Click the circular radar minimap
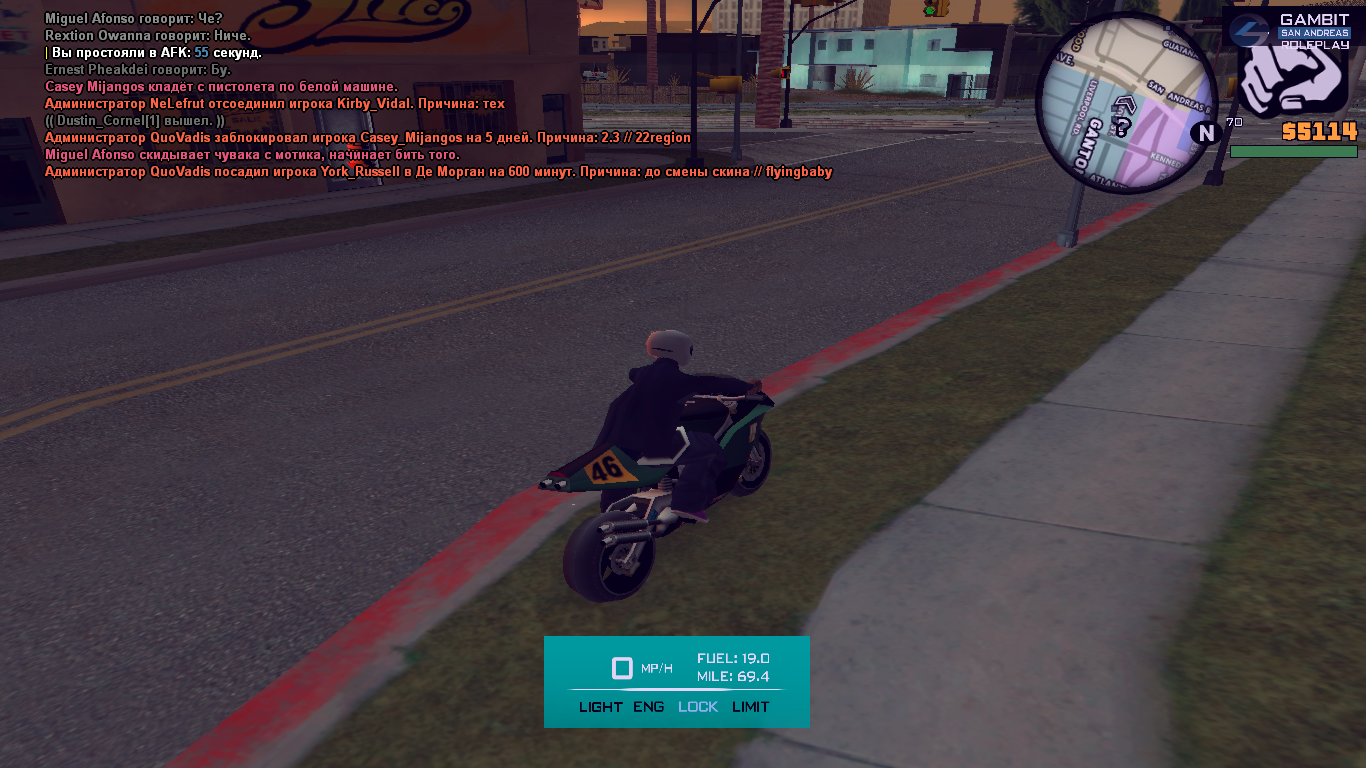The image size is (1366, 768). (x=1127, y=103)
